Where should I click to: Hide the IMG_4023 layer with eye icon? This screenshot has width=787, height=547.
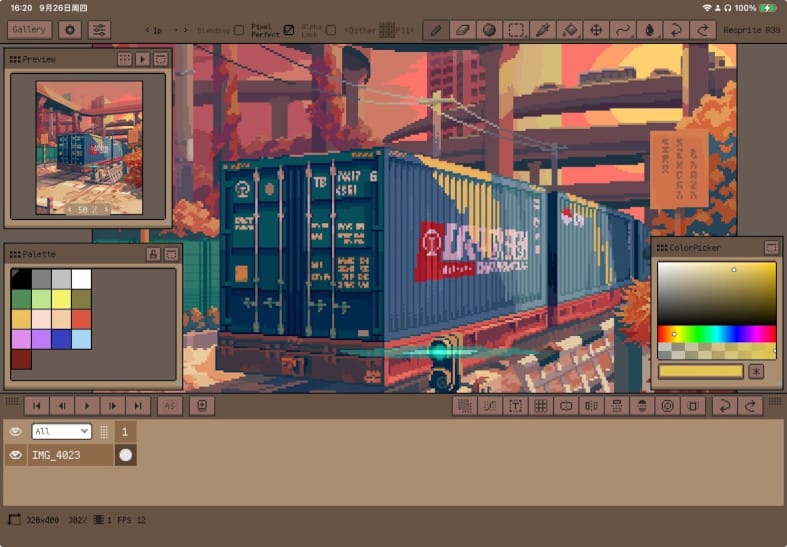(x=16, y=455)
